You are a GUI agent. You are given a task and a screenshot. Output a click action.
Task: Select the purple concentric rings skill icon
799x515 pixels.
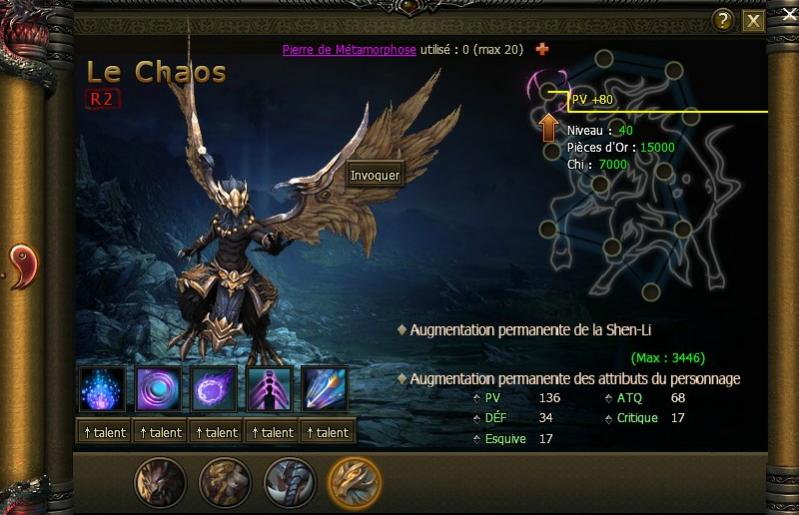pos(159,391)
